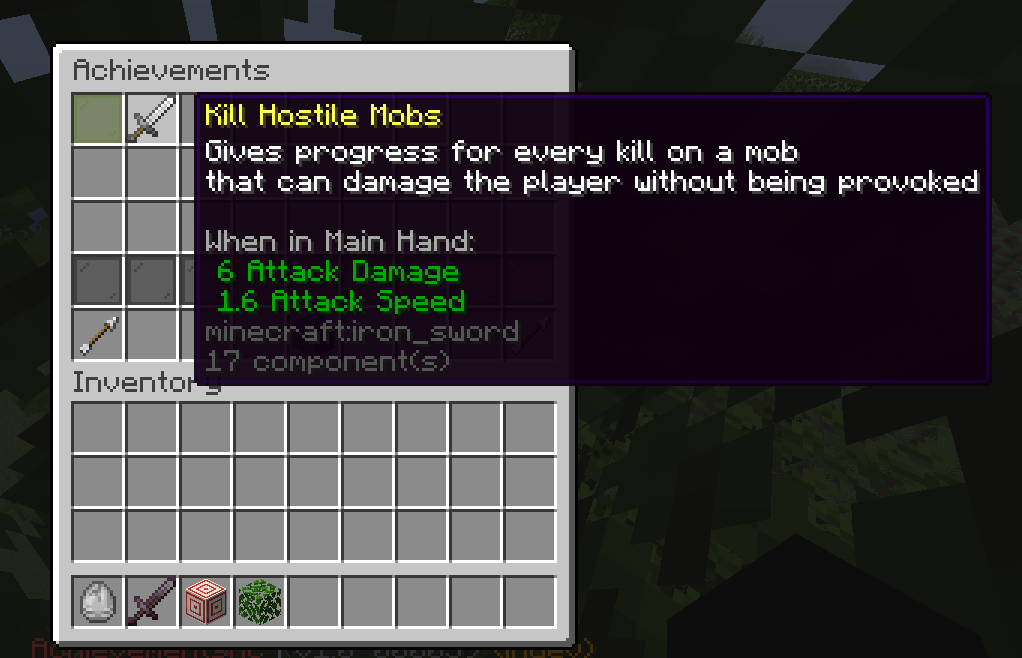Pick the arrow item in the achievements grid

(x=98, y=335)
